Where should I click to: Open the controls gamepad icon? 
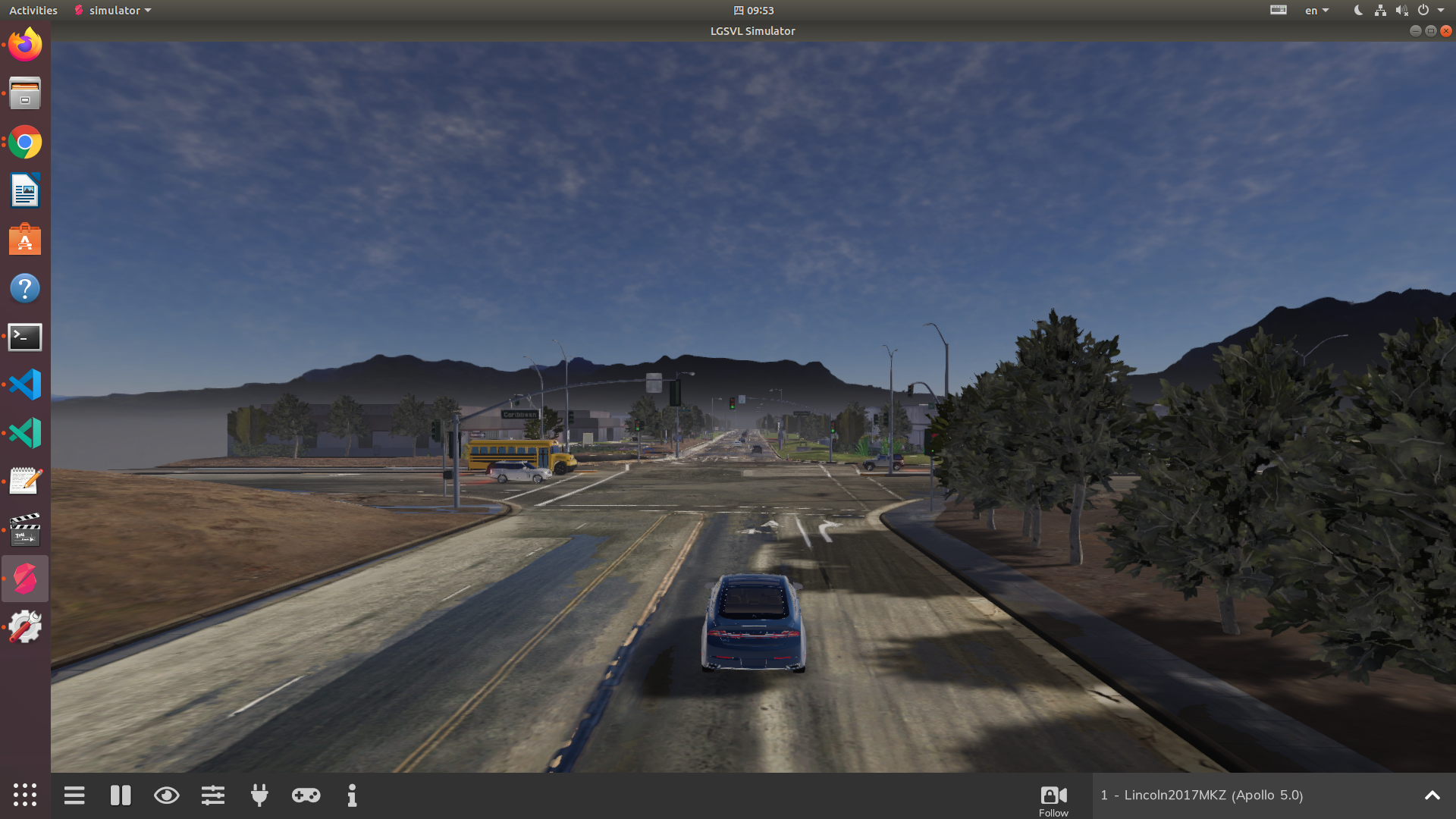click(306, 795)
